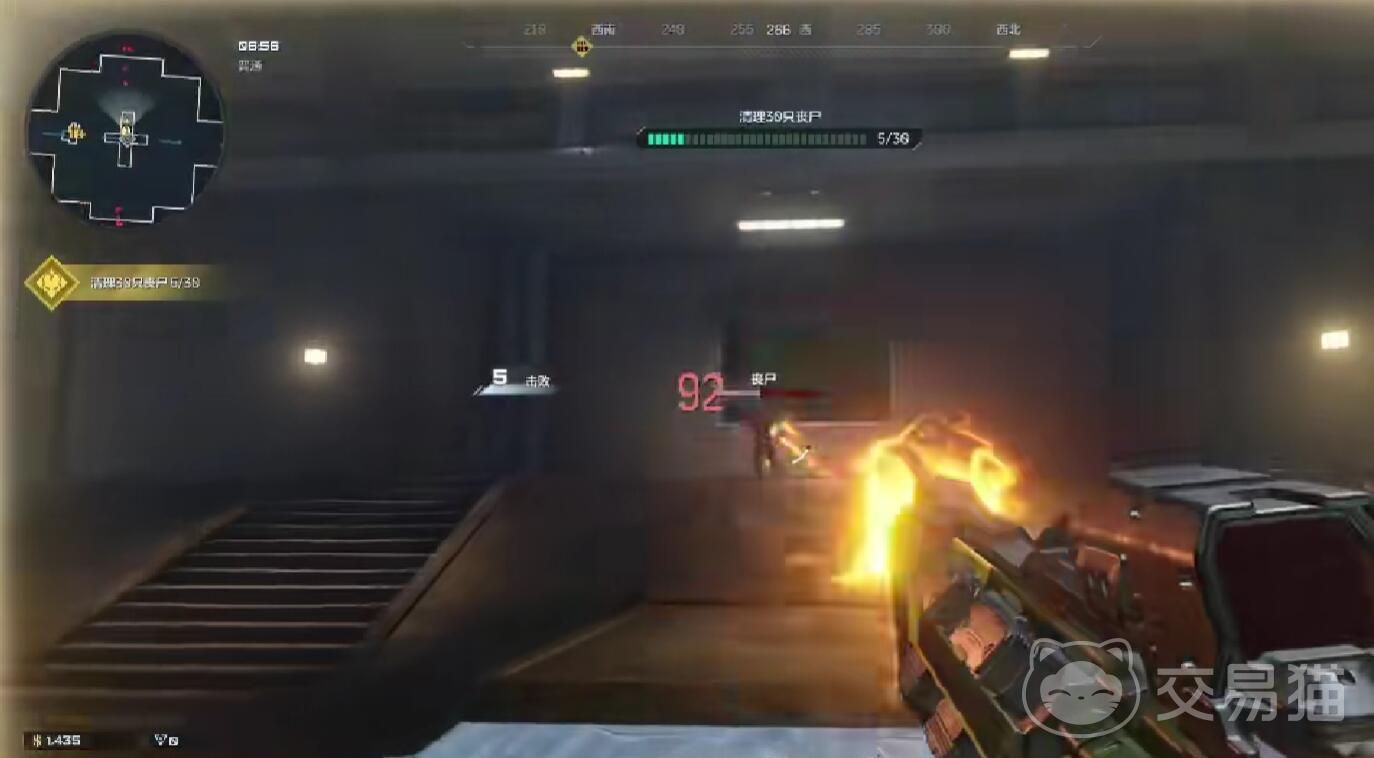The height and width of the screenshot is (758, 1374).
Task: Click the circular minimap
Action: tap(125, 128)
